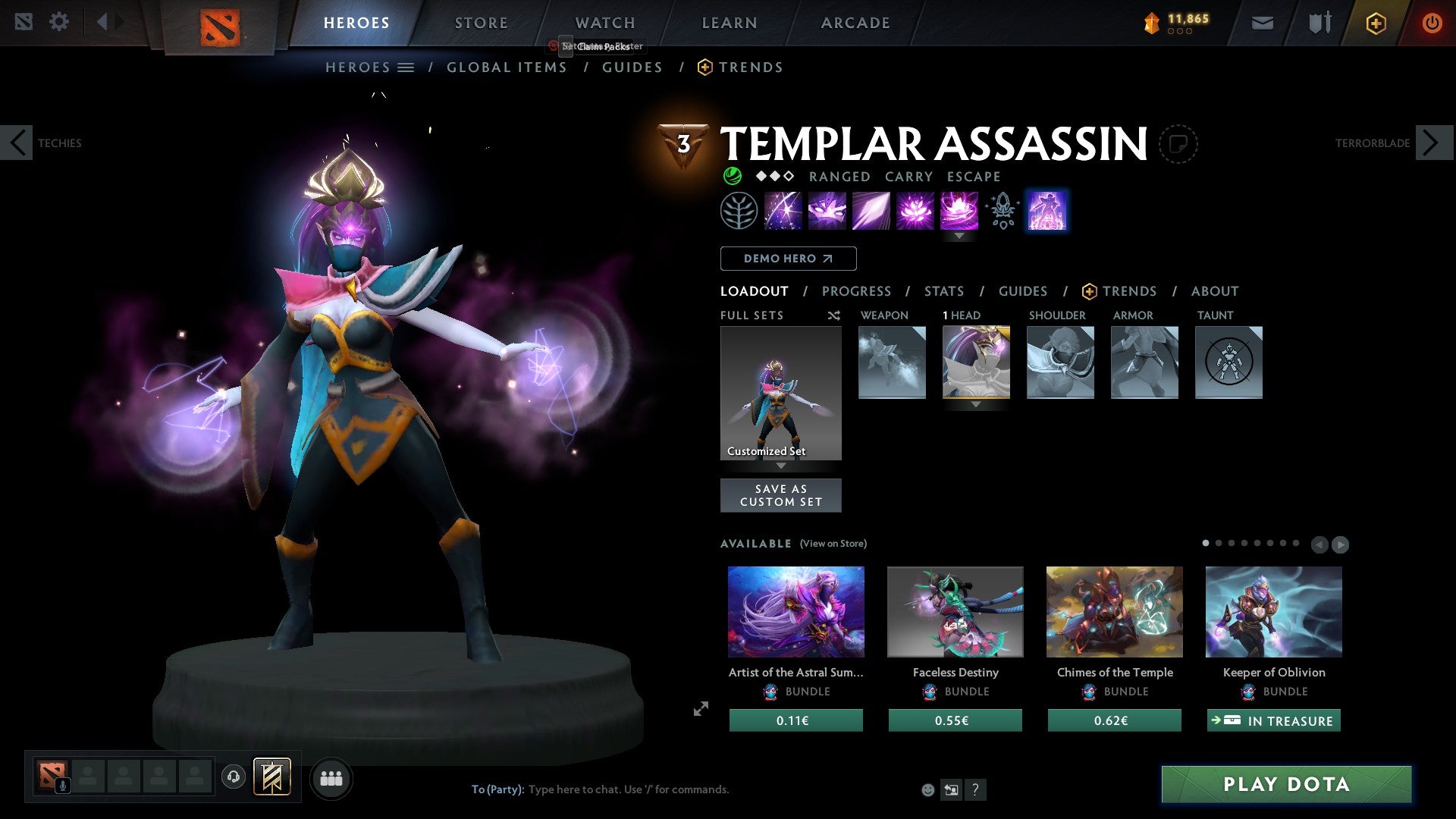Open the Arcade menu item
This screenshot has width=1456, height=819.
[x=855, y=22]
